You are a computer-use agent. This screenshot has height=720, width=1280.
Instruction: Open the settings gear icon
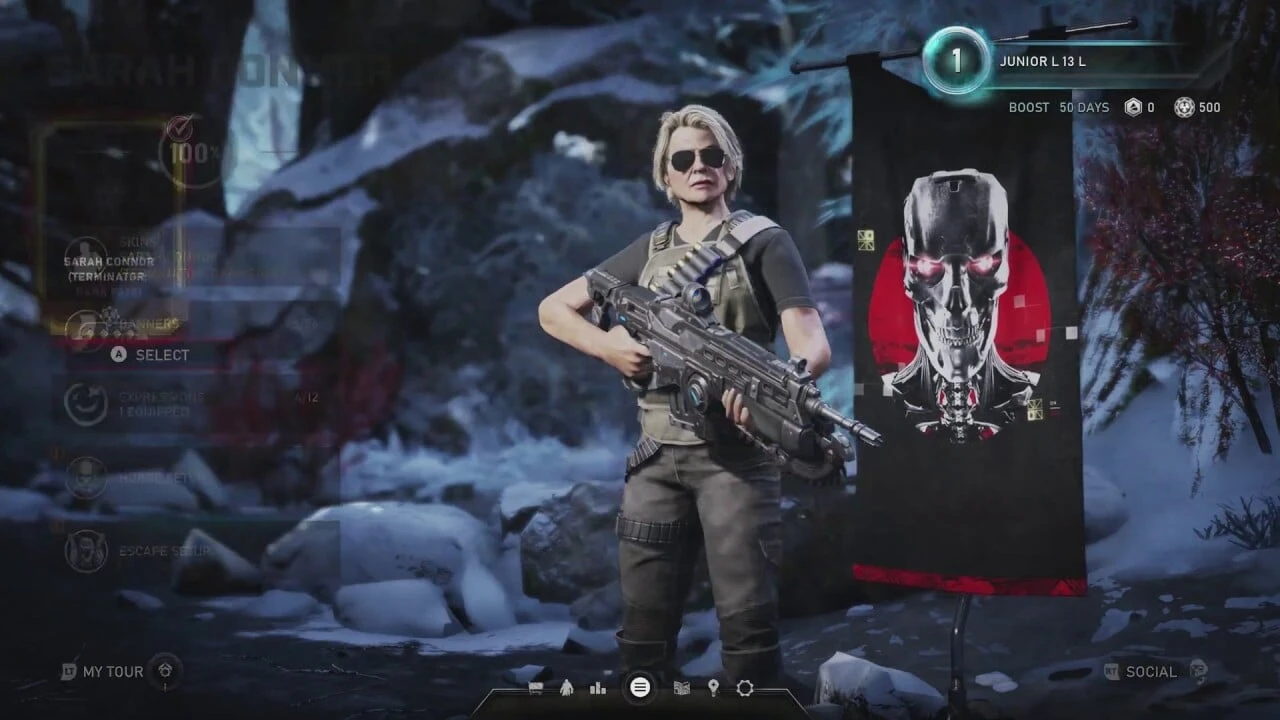744,688
